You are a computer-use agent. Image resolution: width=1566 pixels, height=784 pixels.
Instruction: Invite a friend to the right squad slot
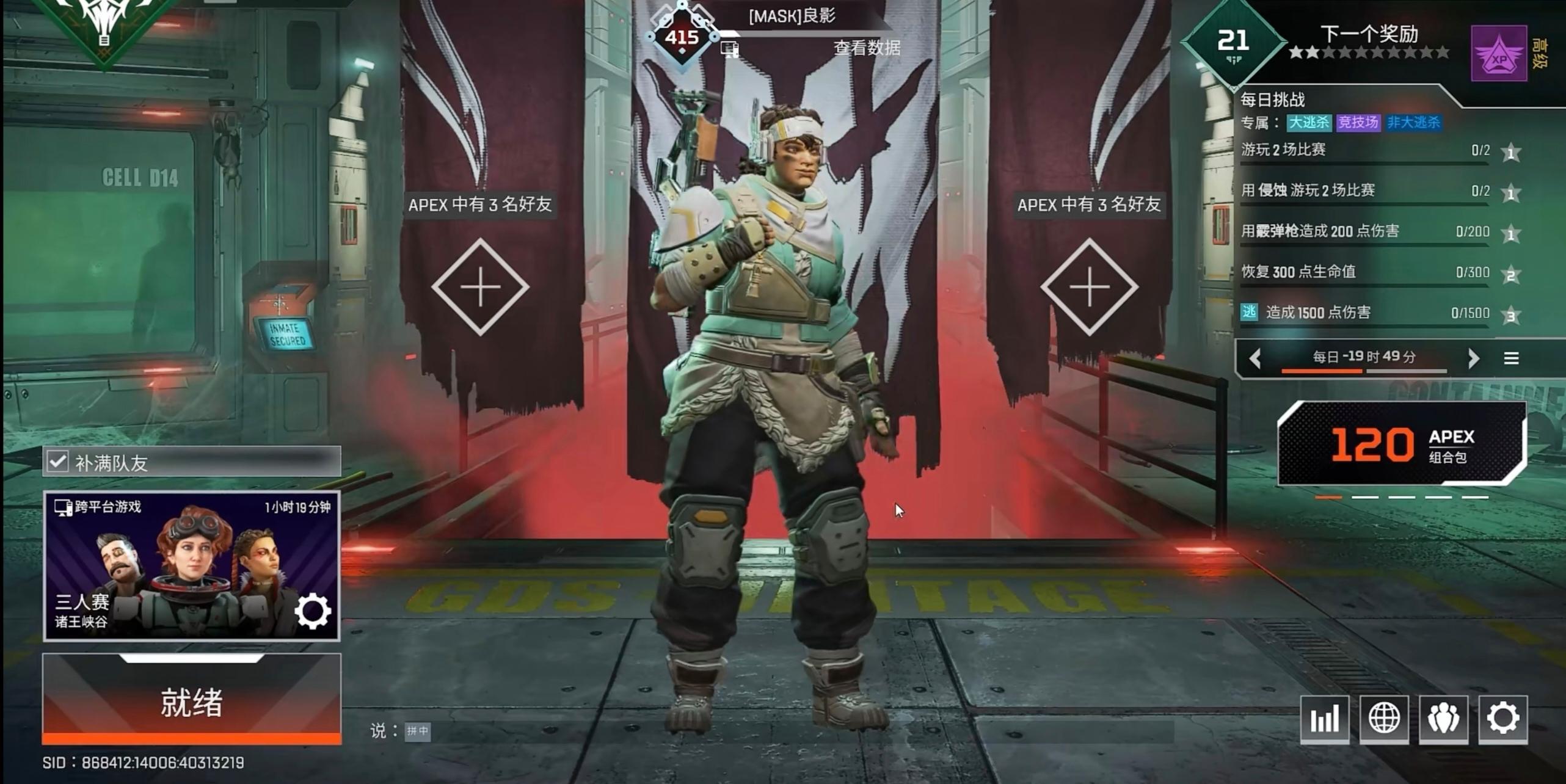1089,287
